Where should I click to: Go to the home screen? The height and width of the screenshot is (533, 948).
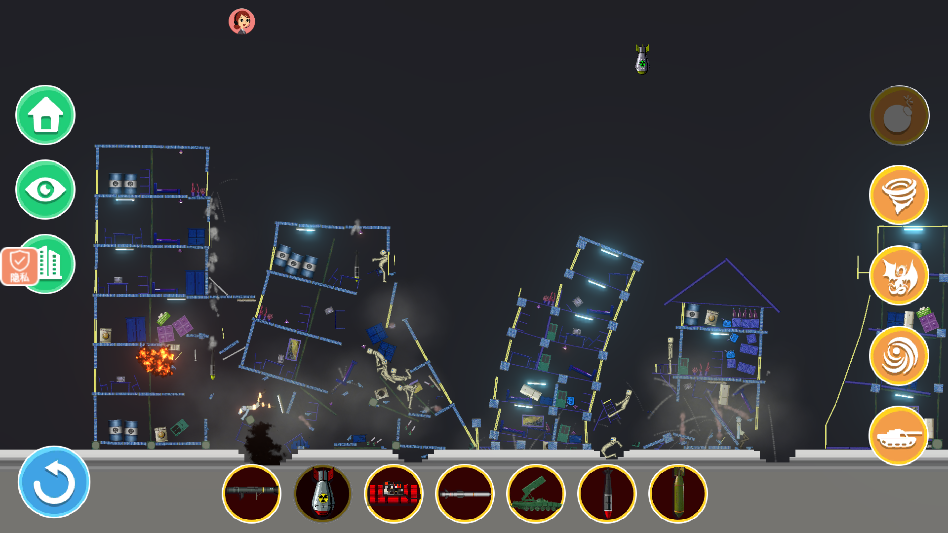pyautogui.click(x=45, y=115)
